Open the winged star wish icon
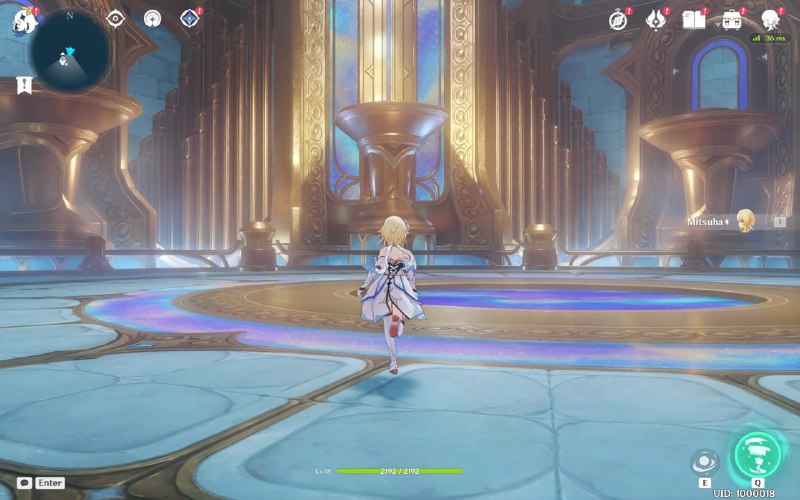 (656, 19)
